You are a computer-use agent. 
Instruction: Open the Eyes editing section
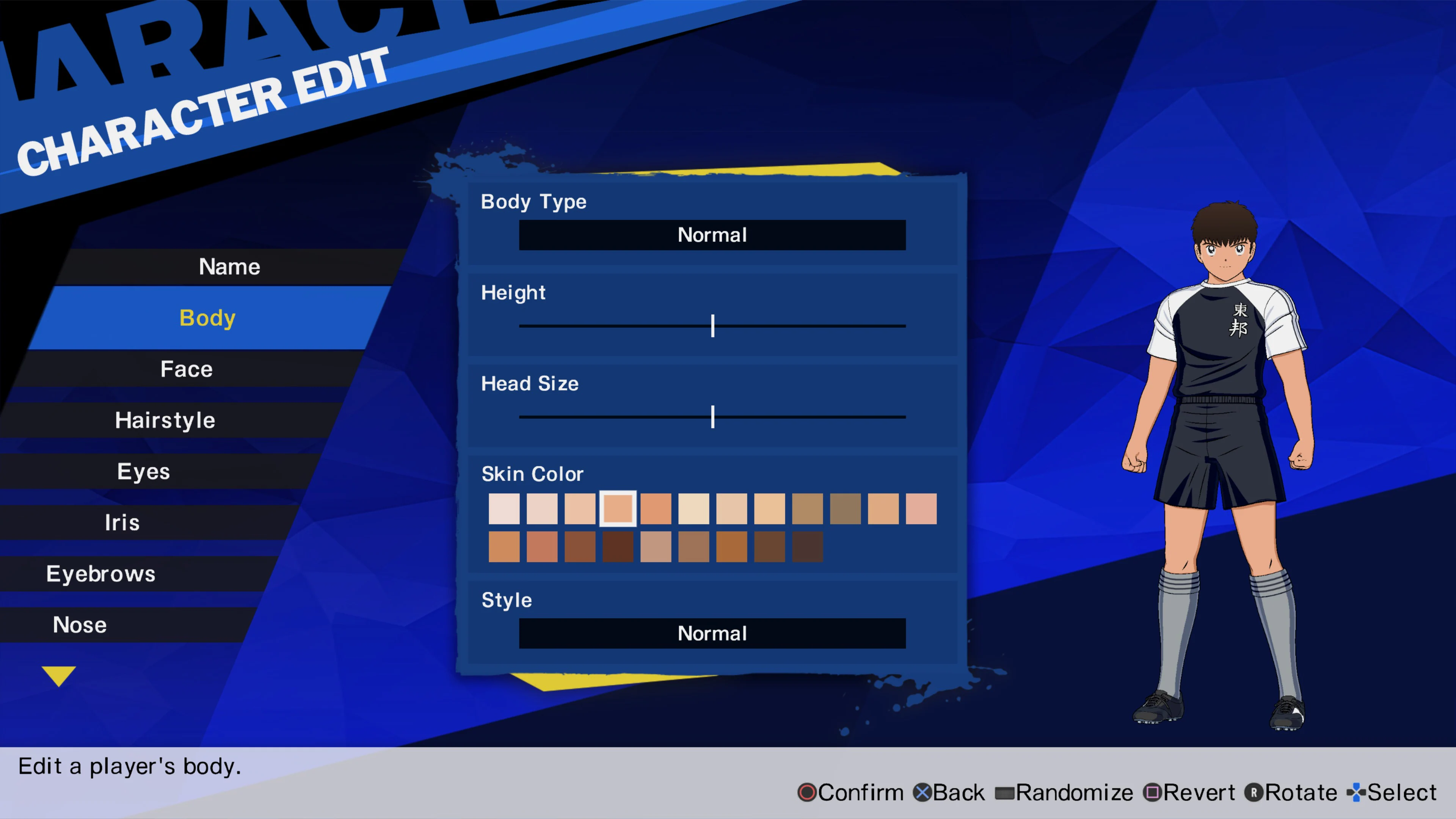(x=144, y=471)
